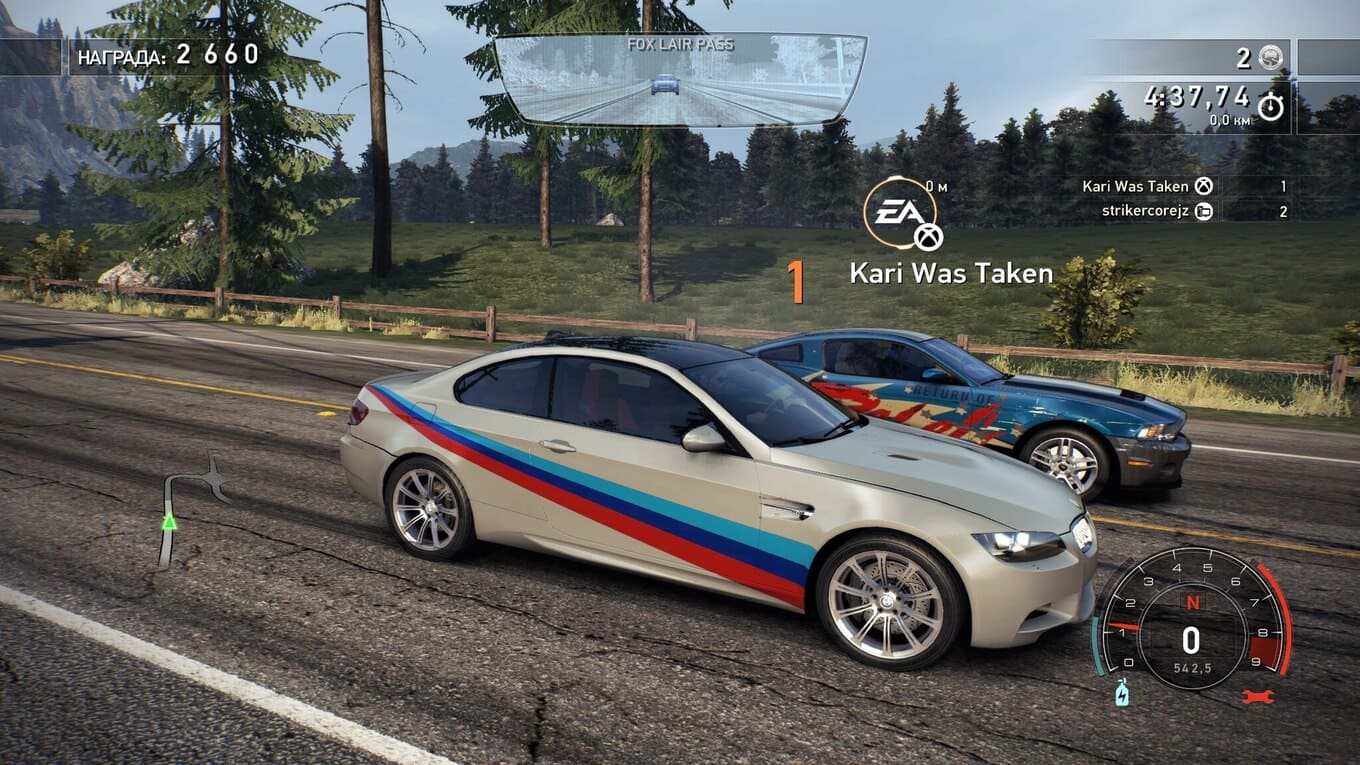Select Kari Was Taken in the standings list
Viewport: 1360px width, 765px height.
coord(1135,186)
